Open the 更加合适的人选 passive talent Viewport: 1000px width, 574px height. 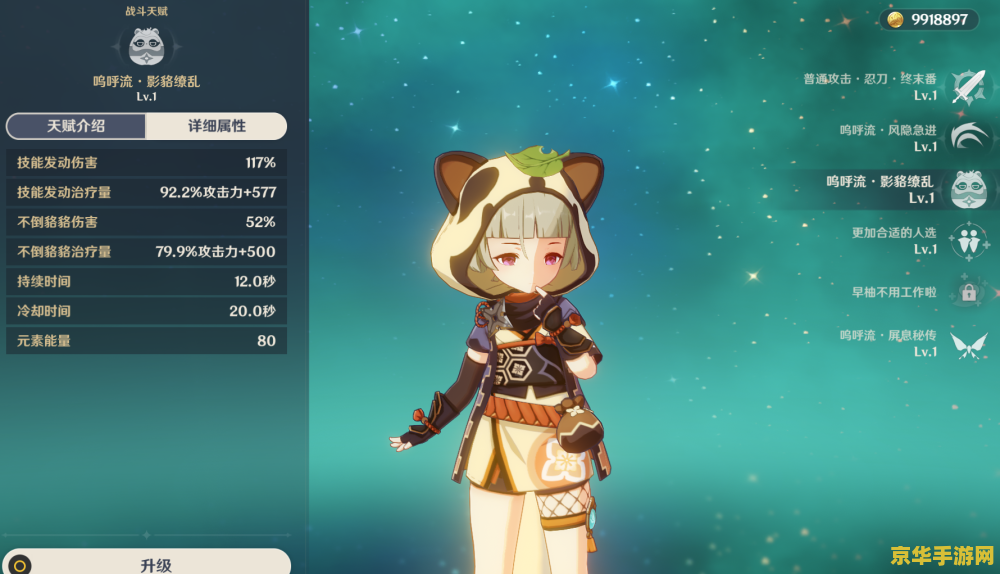coord(967,241)
